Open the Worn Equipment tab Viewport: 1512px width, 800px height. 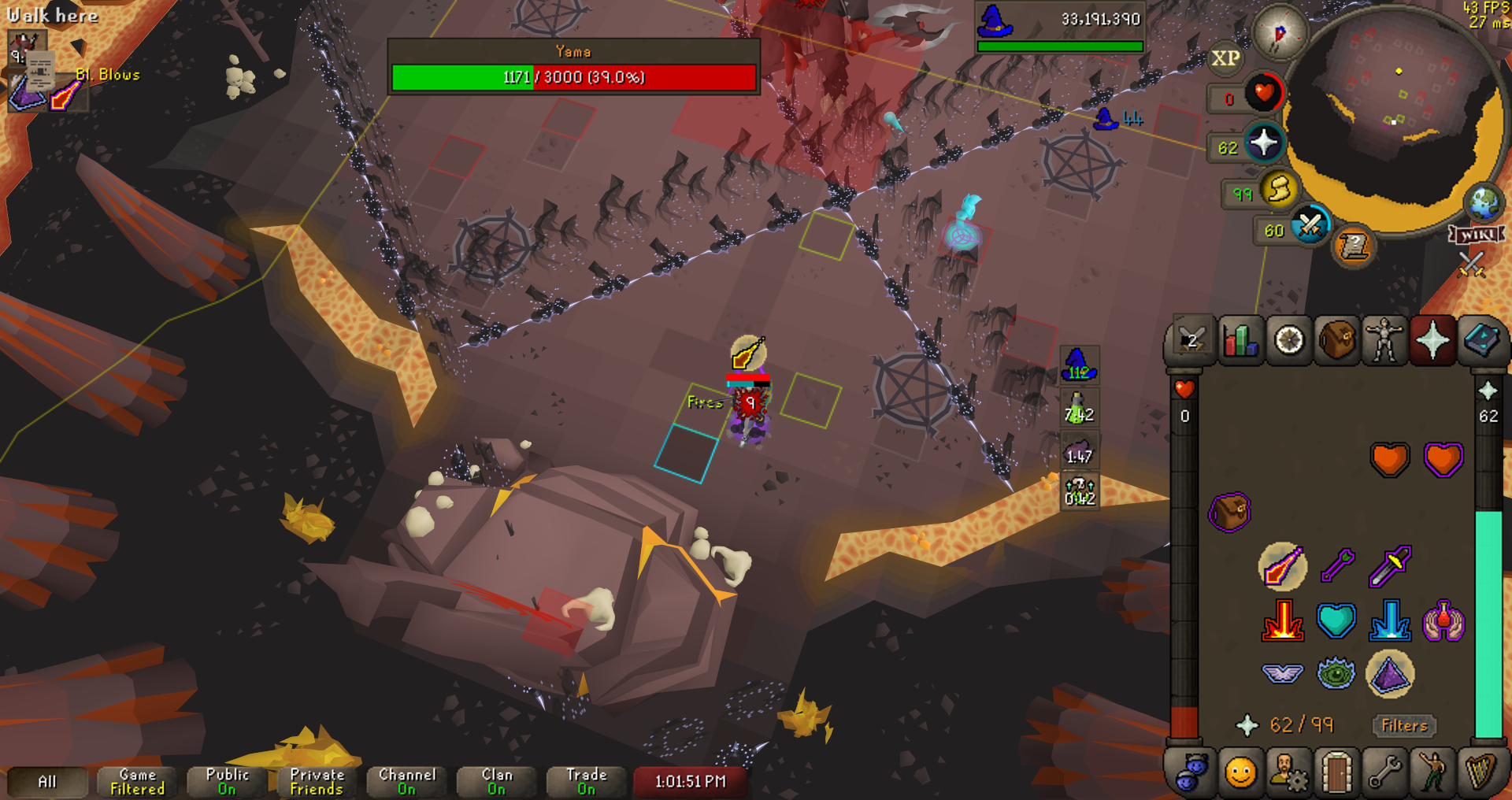tap(1384, 341)
